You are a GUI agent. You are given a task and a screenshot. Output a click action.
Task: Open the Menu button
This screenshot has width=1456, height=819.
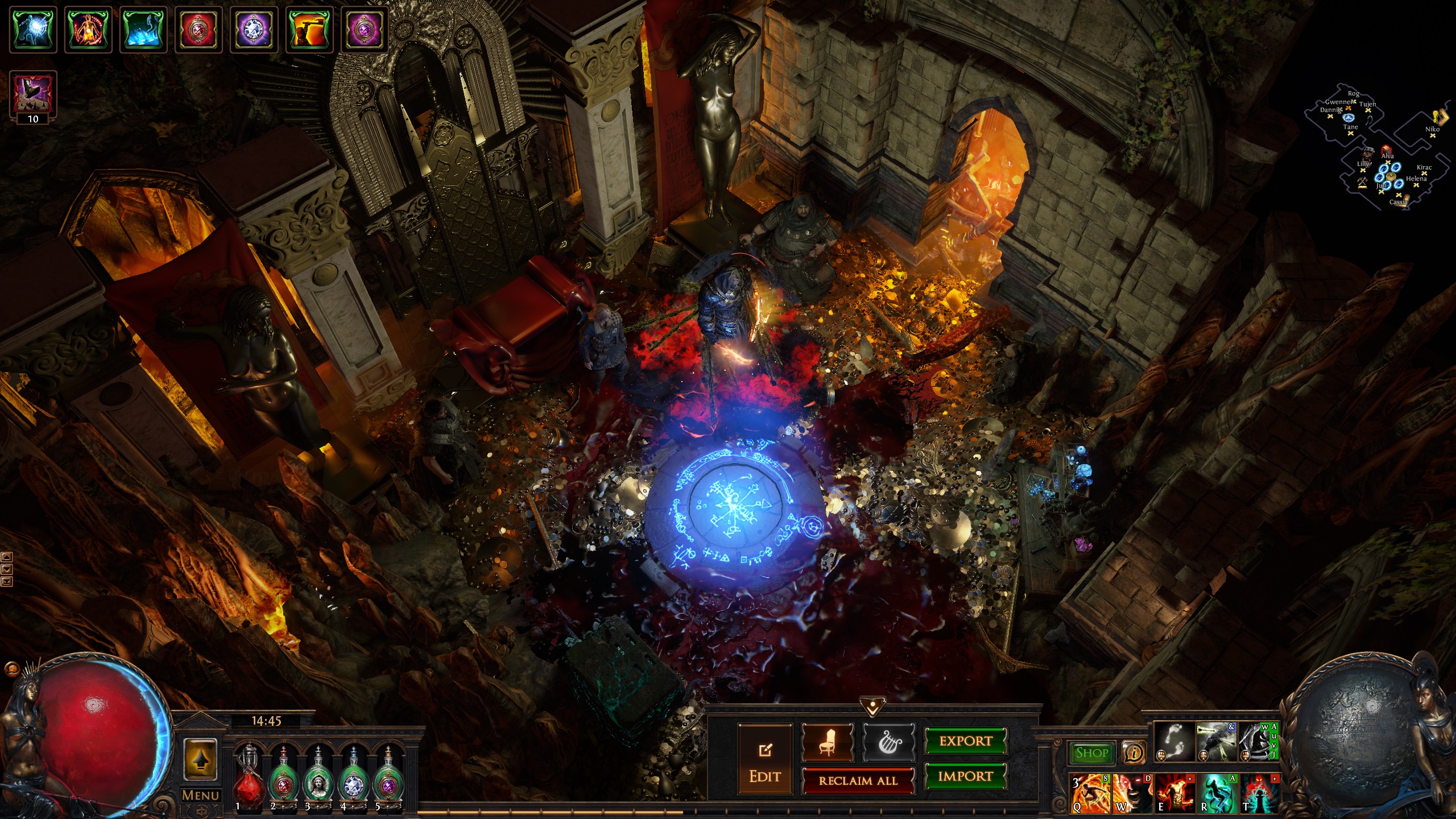tap(200, 795)
